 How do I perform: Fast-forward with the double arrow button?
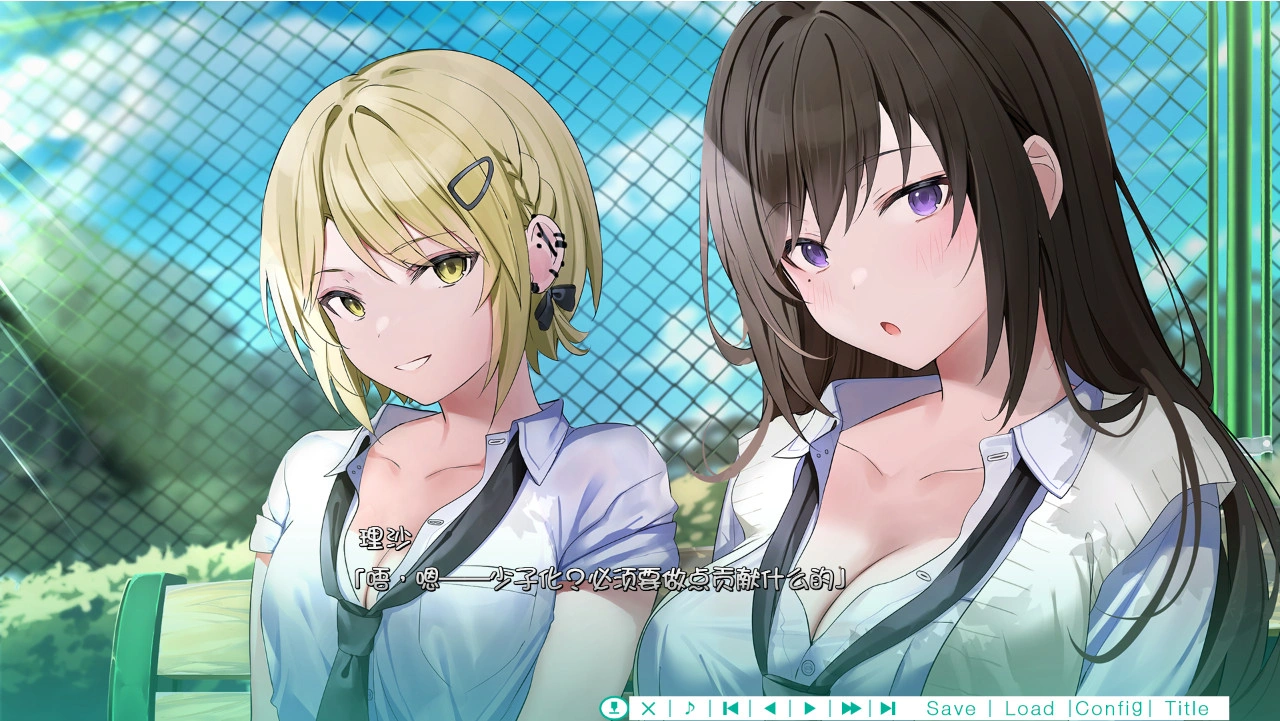pyautogui.click(x=849, y=708)
